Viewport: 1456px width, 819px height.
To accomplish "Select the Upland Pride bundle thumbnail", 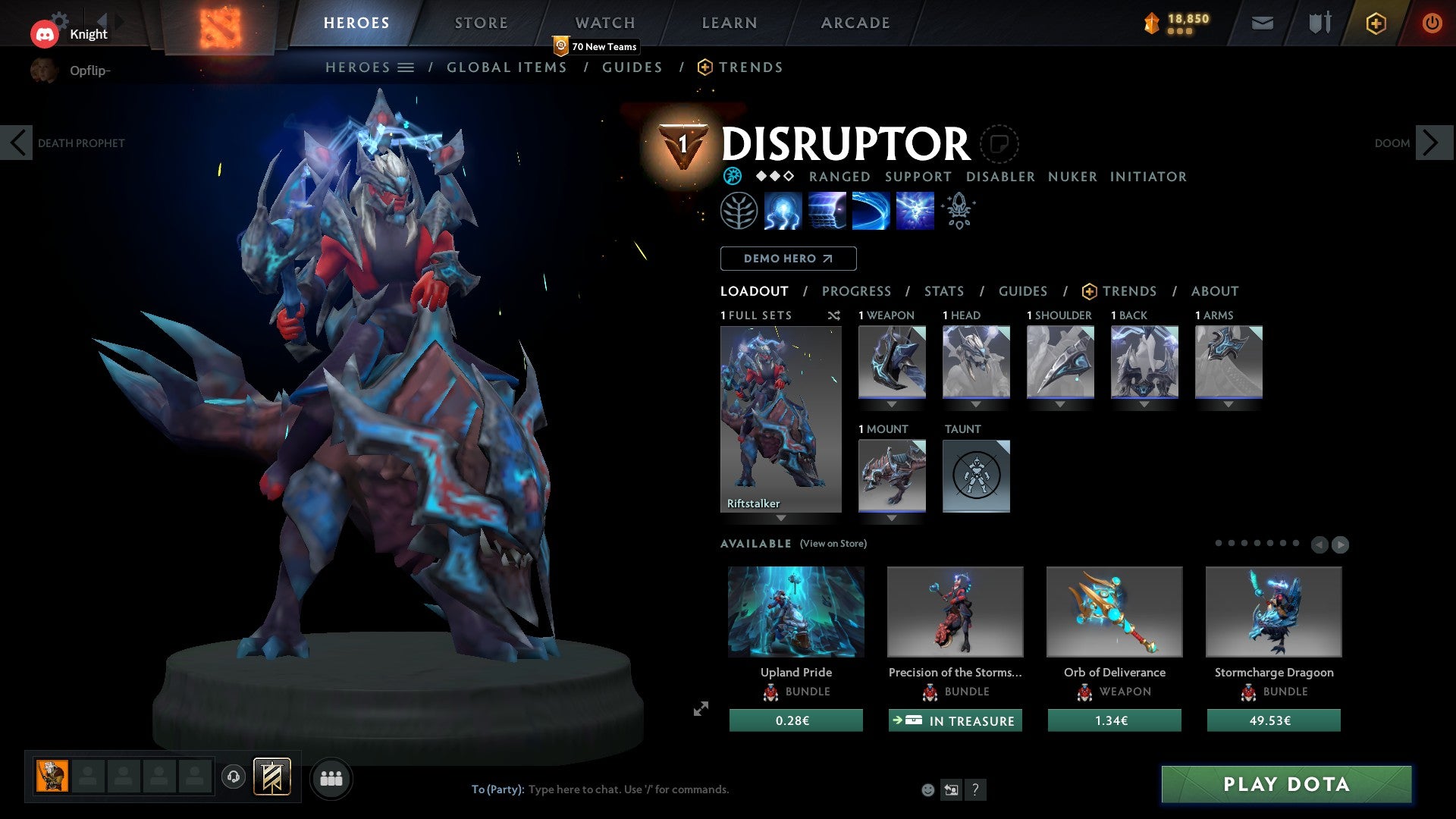I will pos(795,611).
